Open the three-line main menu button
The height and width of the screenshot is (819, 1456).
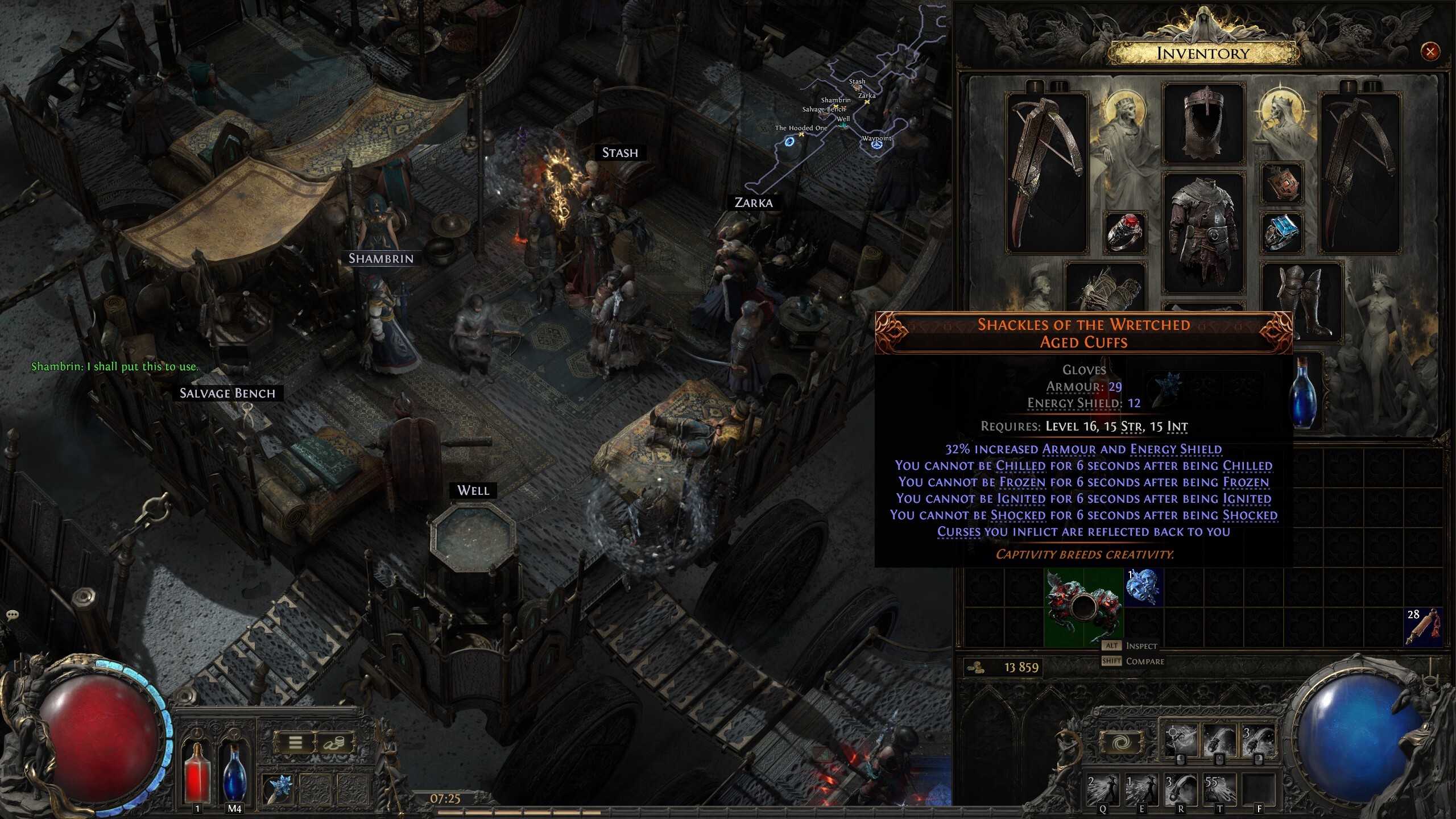[295, 742]
